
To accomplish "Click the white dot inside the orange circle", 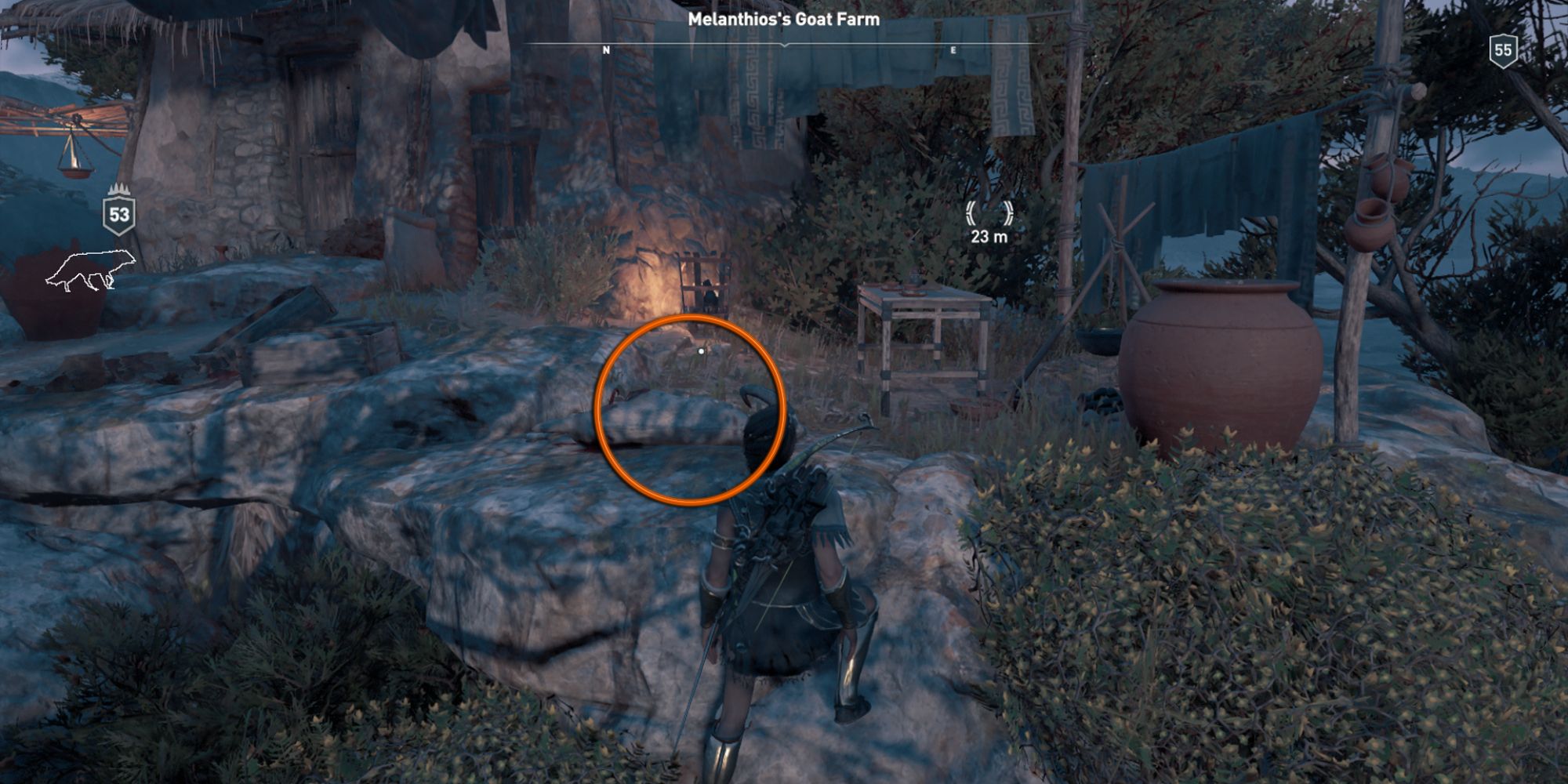I will click(x=700, y=352).
